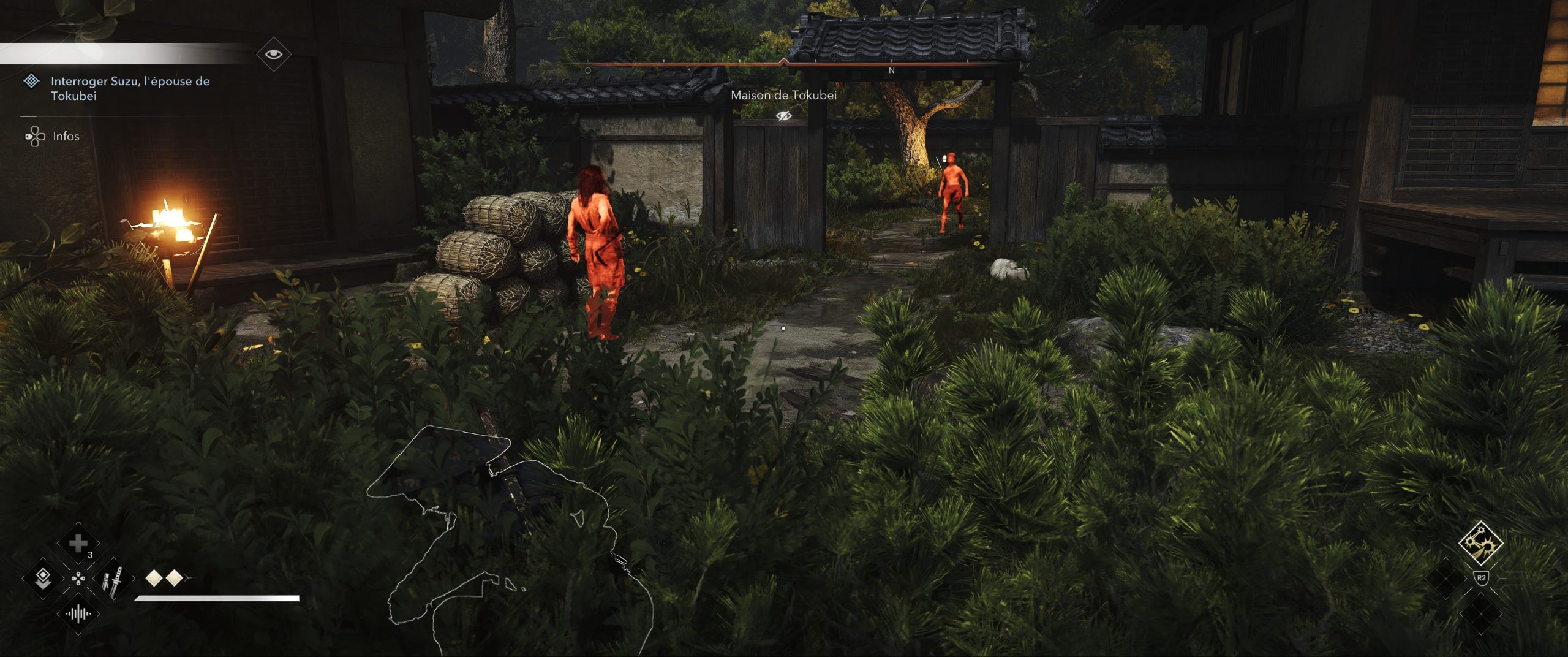The width and height of the screenshot is (1568, 657).
Task: Open the Interroger Suzu objective tracker
Action: coord(129,88)
